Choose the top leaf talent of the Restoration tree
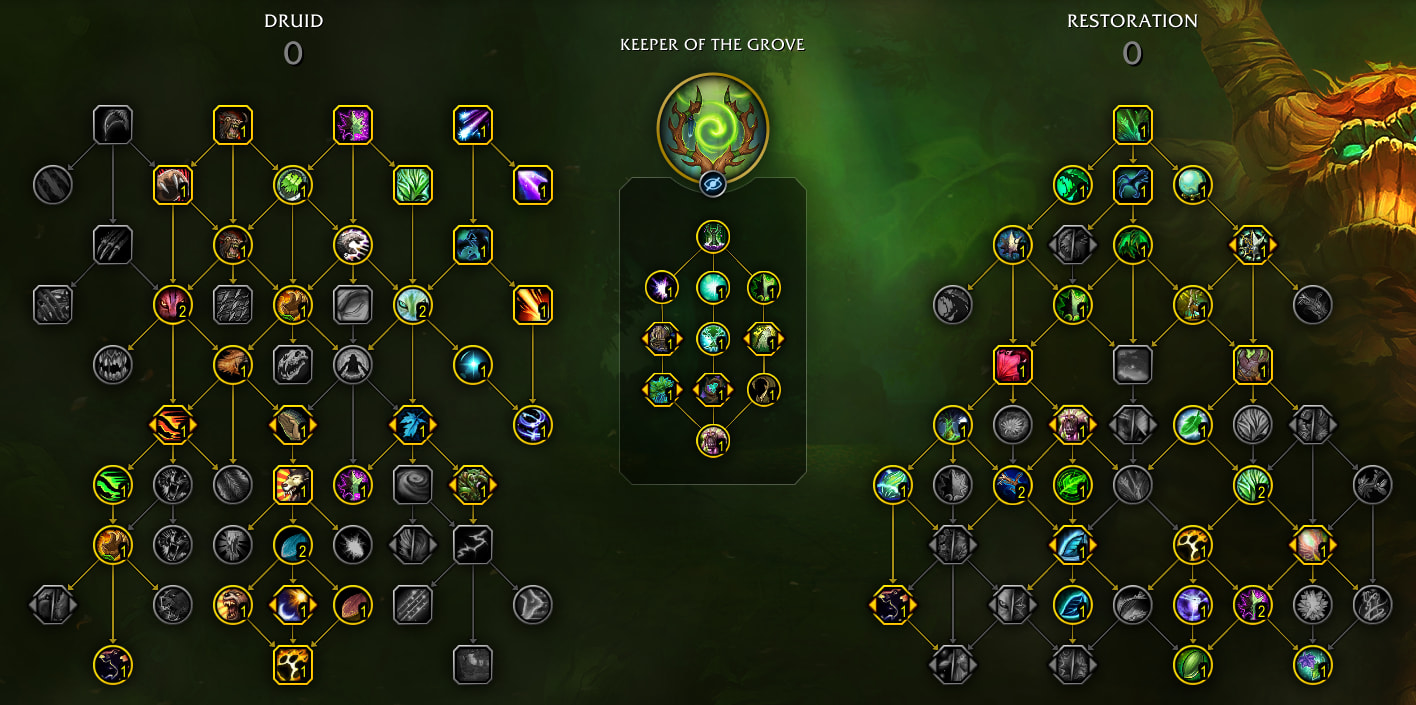This screenshot has height=705, width=1416. click(1132, 125)
